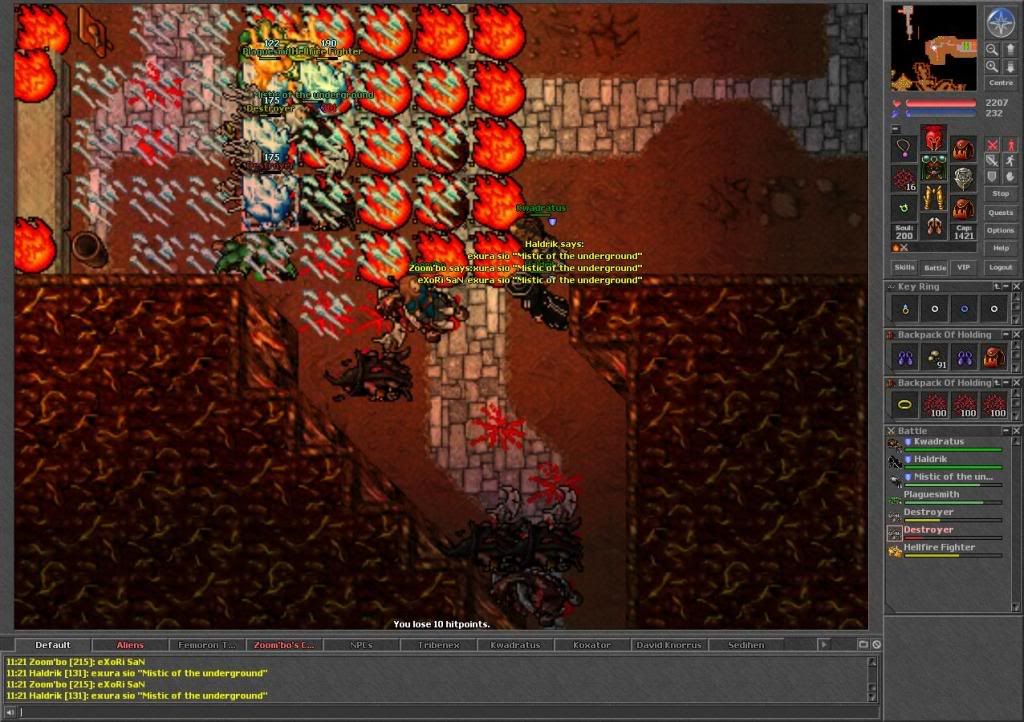Select Kwadratus in the Battle list
1024x722 pixels.
pyautogui.click(x=938, y=441)
